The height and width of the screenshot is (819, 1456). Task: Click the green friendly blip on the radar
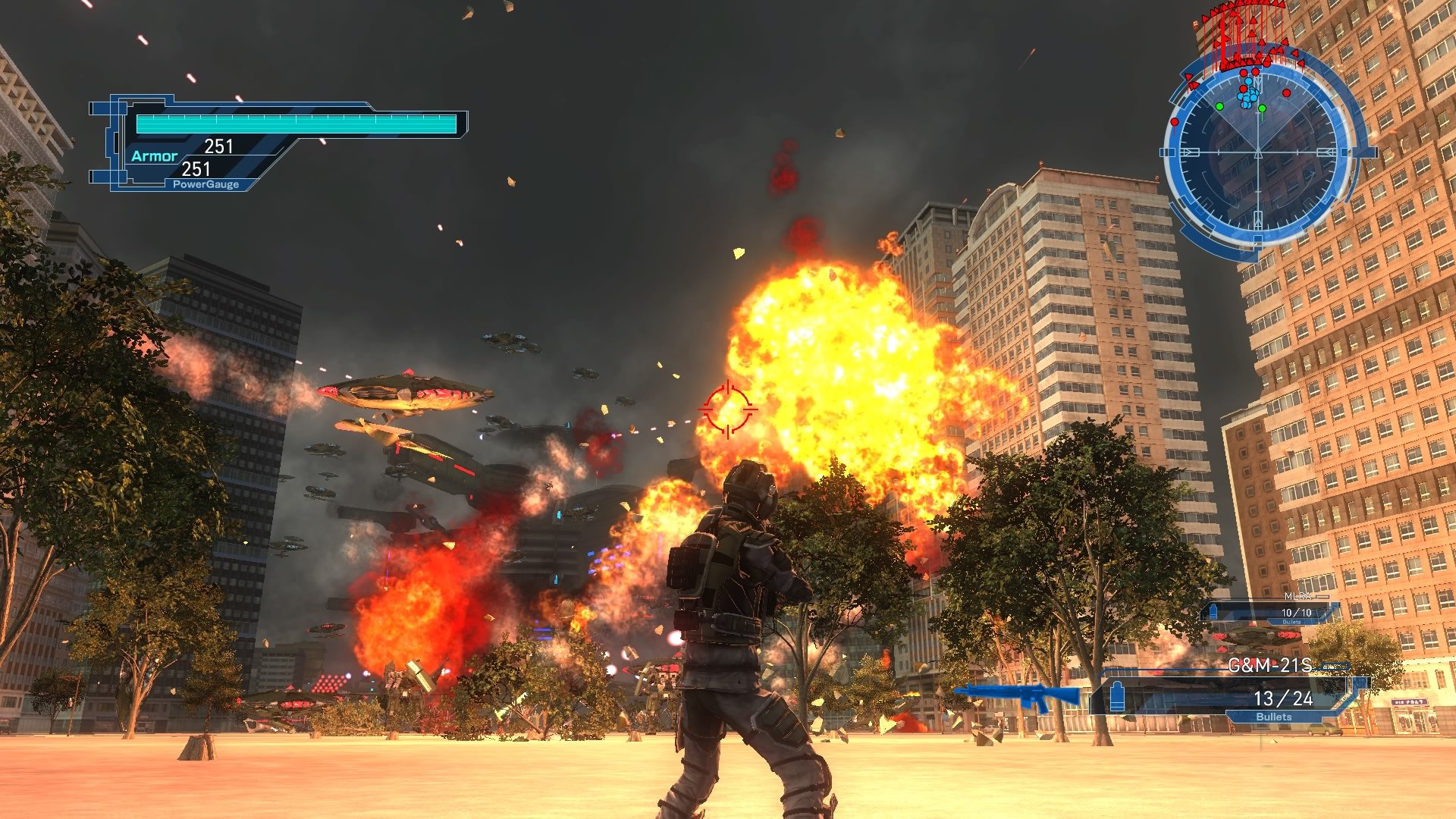1220,105
